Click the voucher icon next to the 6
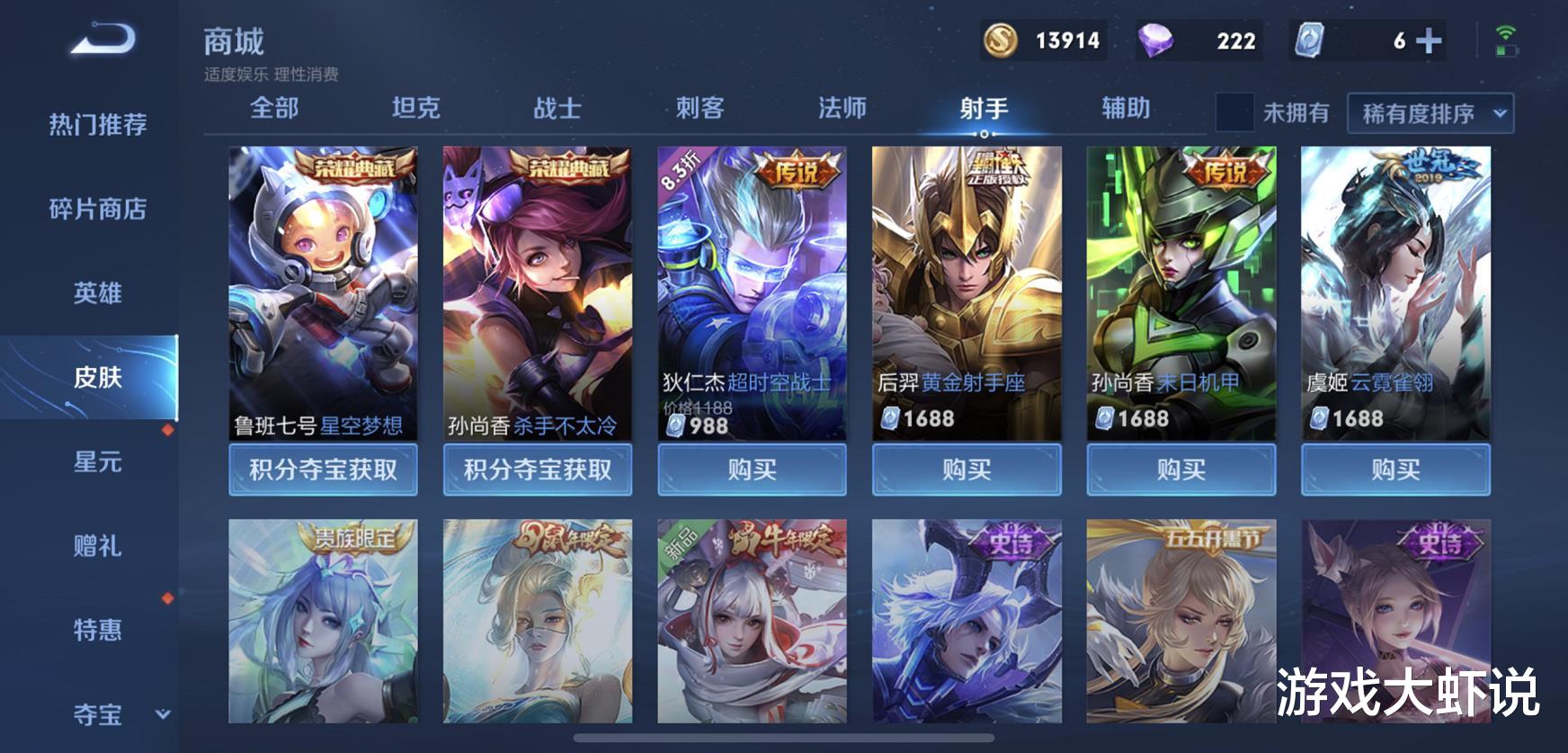 (1311, 40)
